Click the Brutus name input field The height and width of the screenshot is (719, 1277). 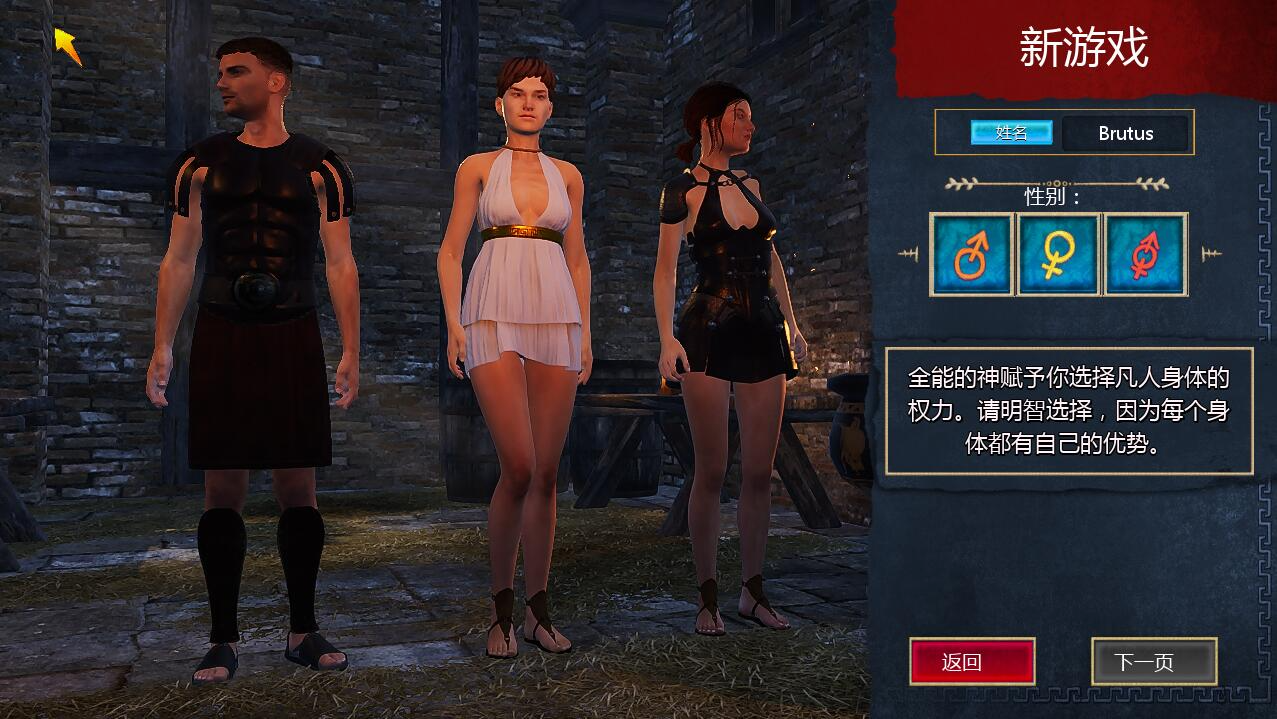coord(1125,133)
